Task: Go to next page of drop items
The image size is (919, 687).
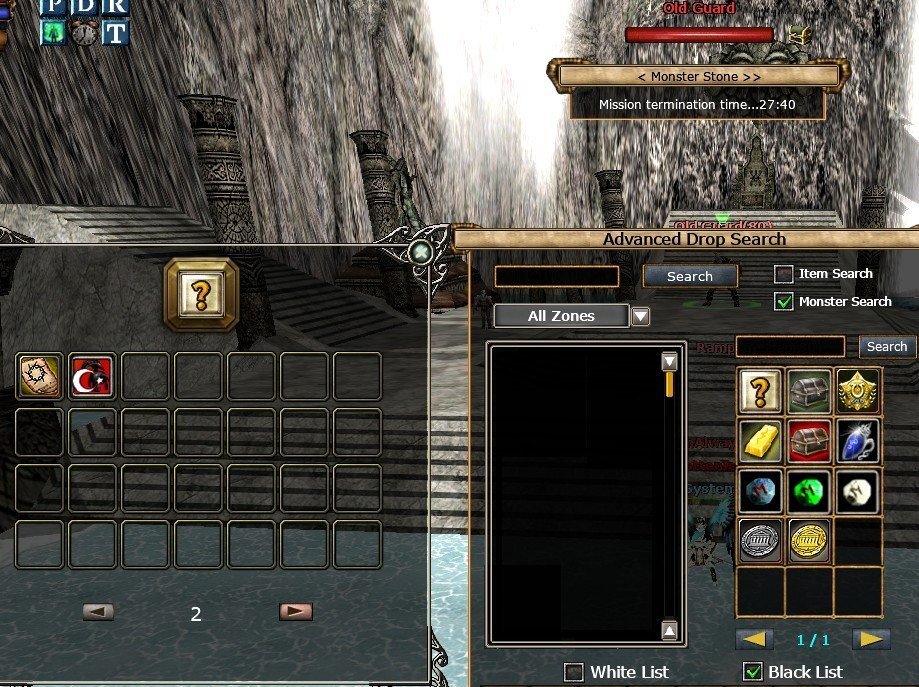Action: [870, 639]
